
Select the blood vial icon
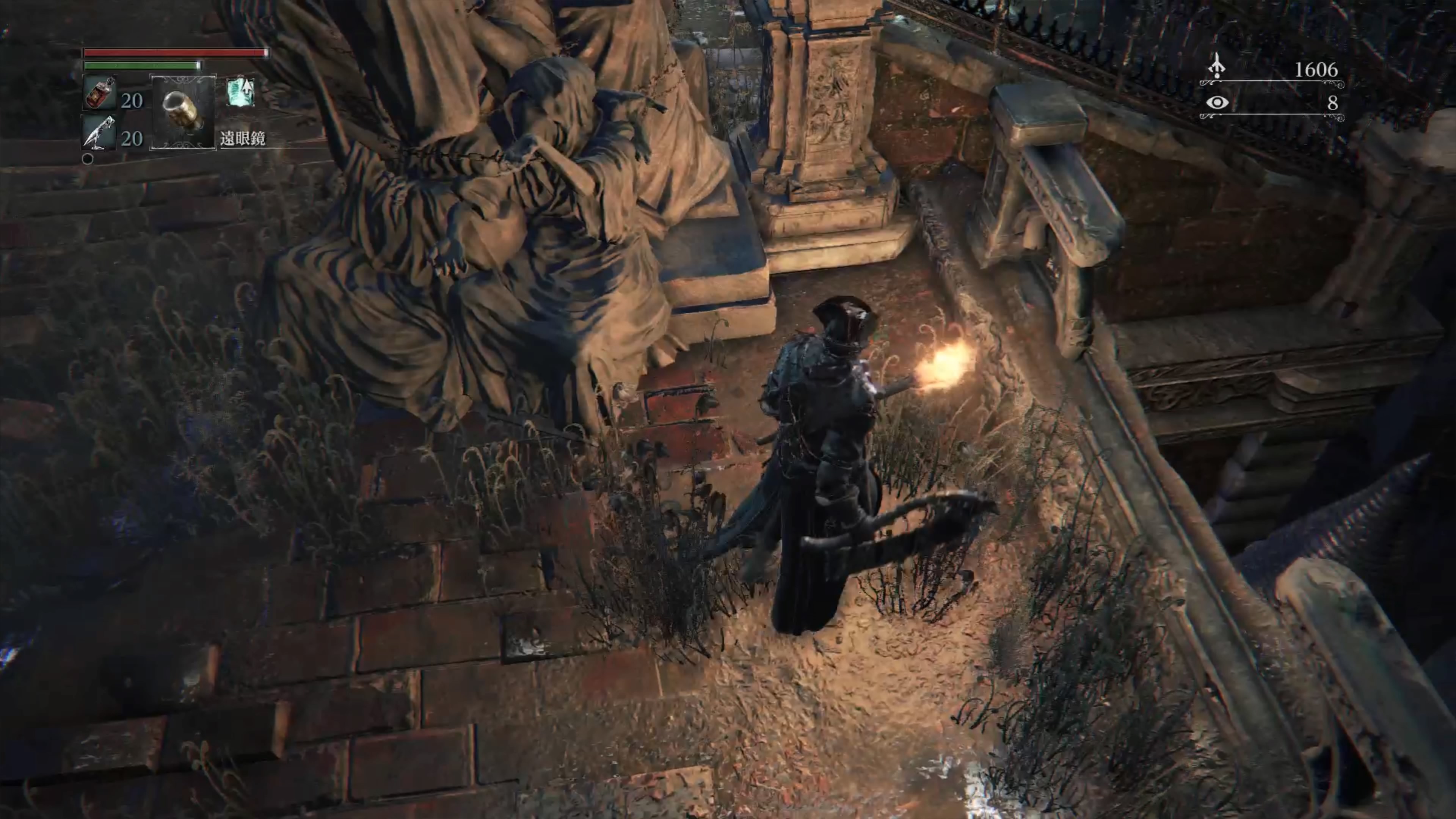coord(100,93)
